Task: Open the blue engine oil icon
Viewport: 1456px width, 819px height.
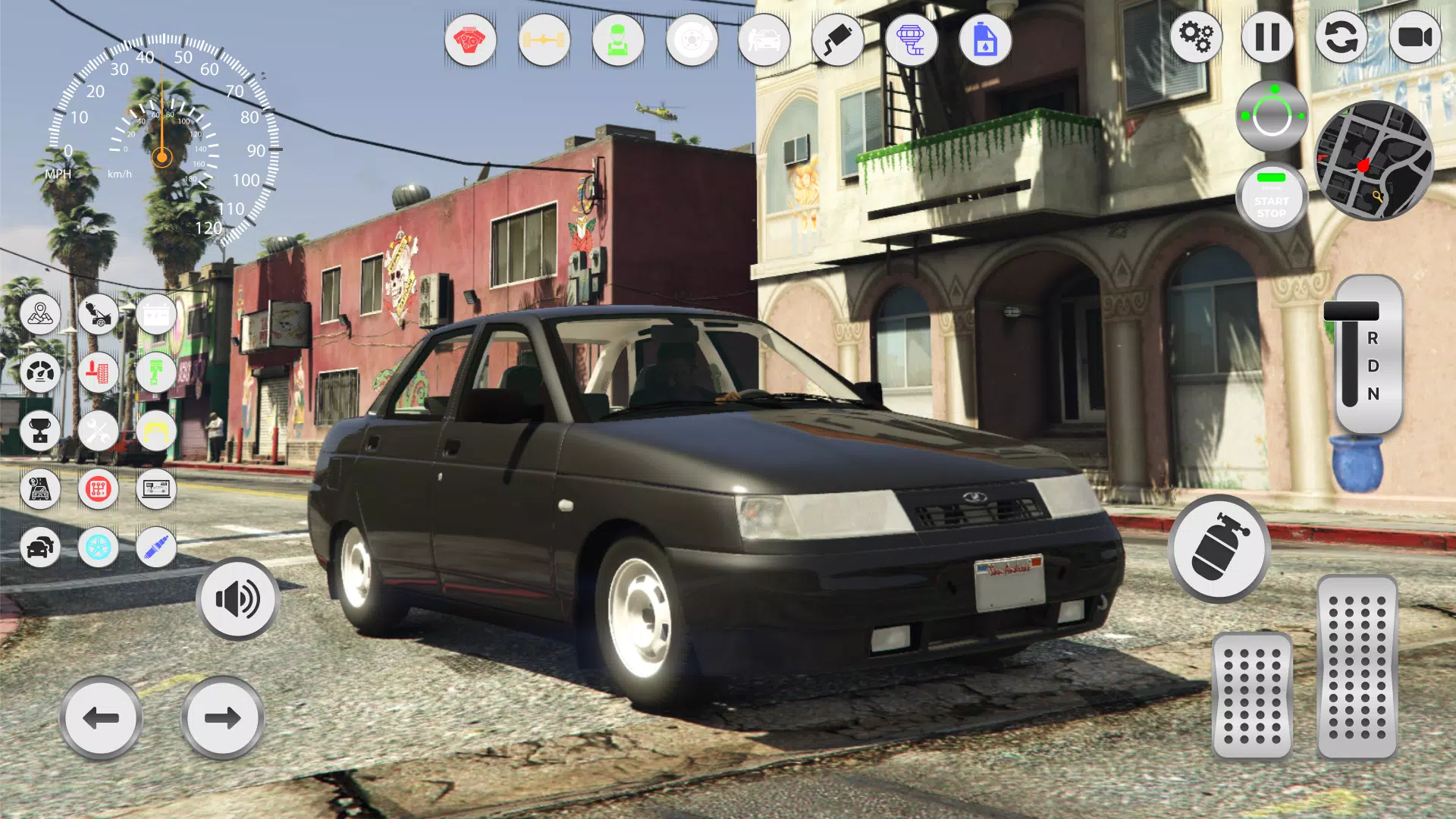Action: 984,41
